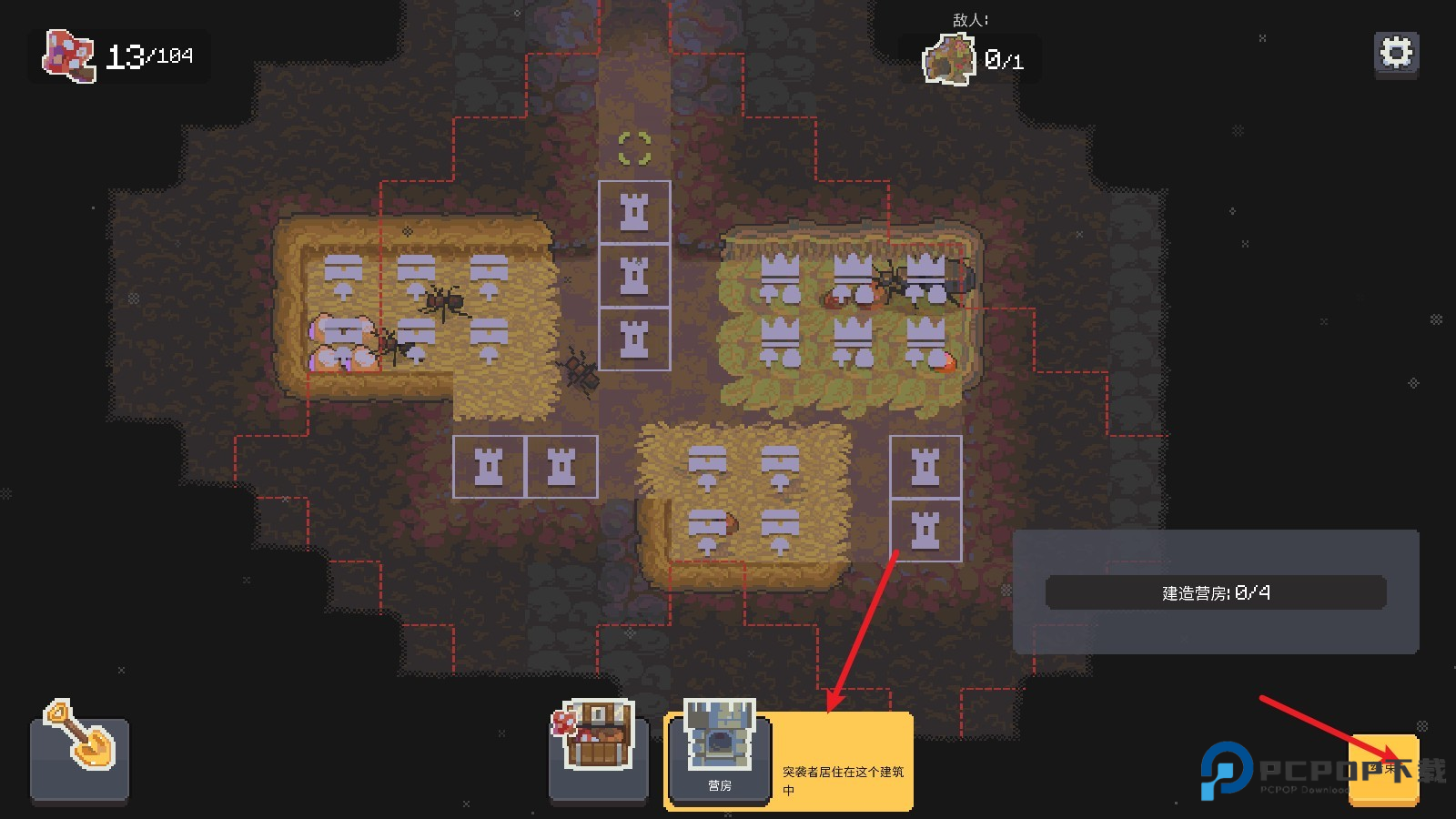Open the settings gear menu

[1396, 54]
